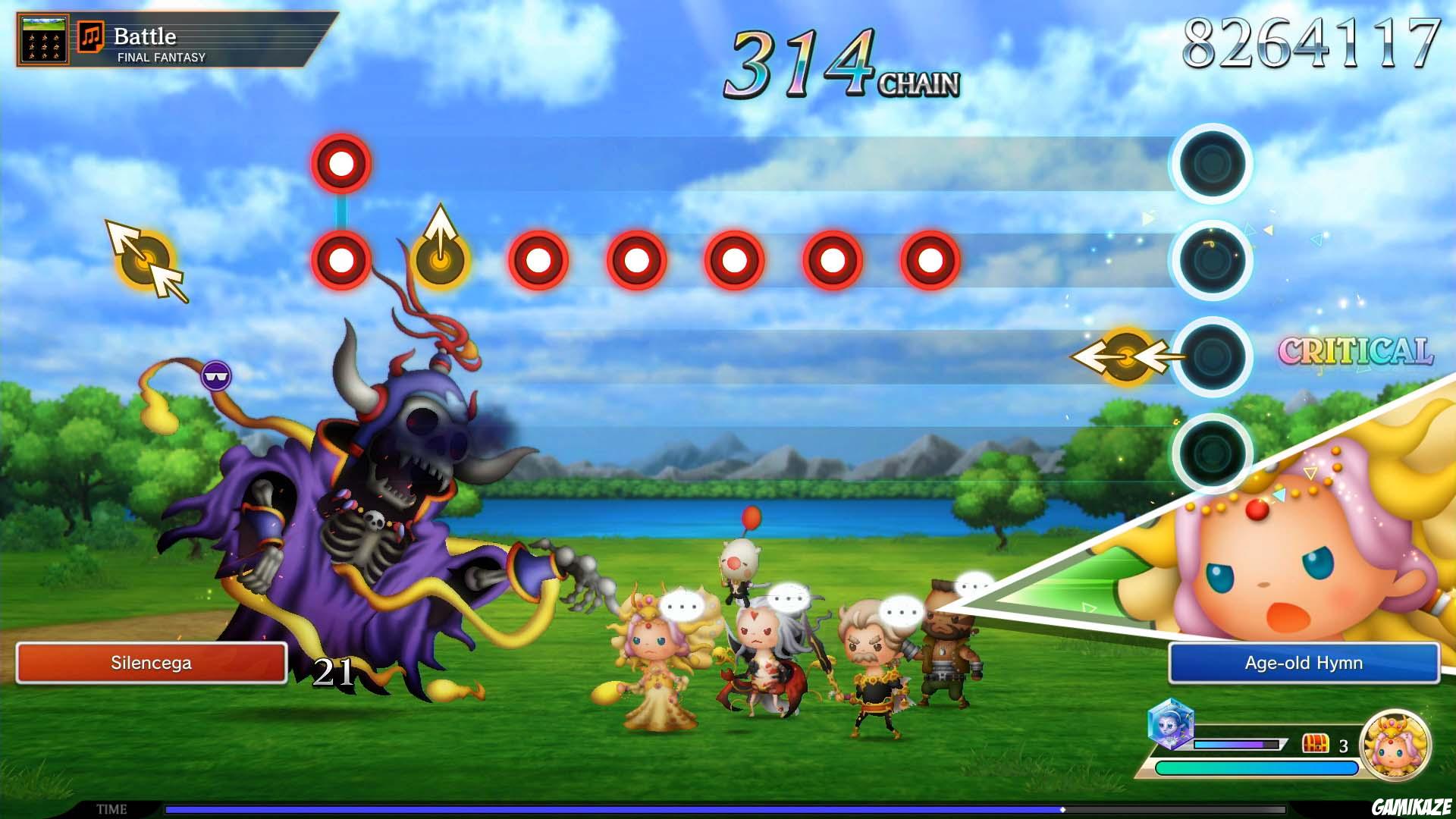Select the Battle title banner
This screenshot has height=819, width=1456.
[146, 35]
